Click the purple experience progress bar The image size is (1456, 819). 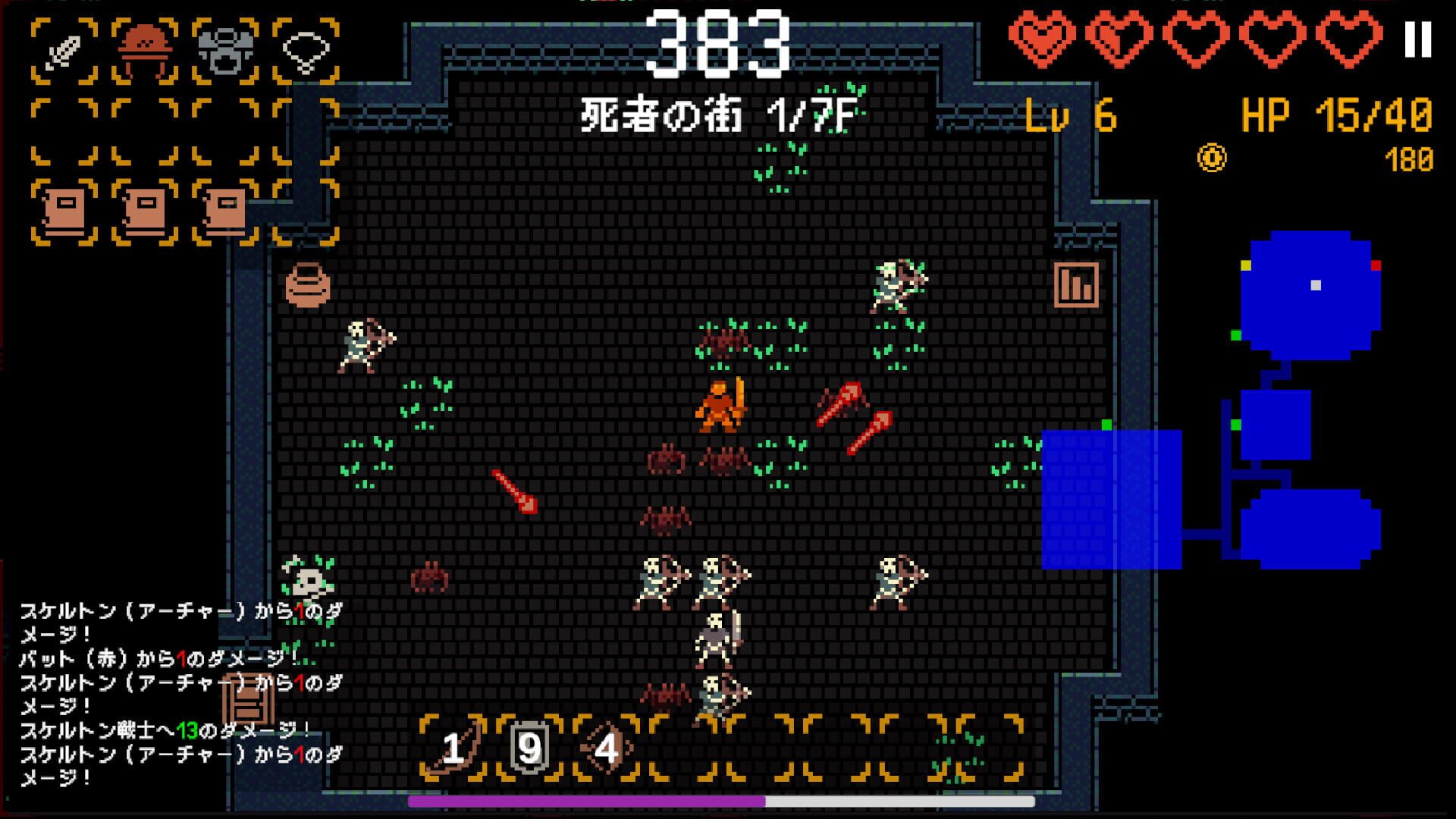[x=584, y=800]
